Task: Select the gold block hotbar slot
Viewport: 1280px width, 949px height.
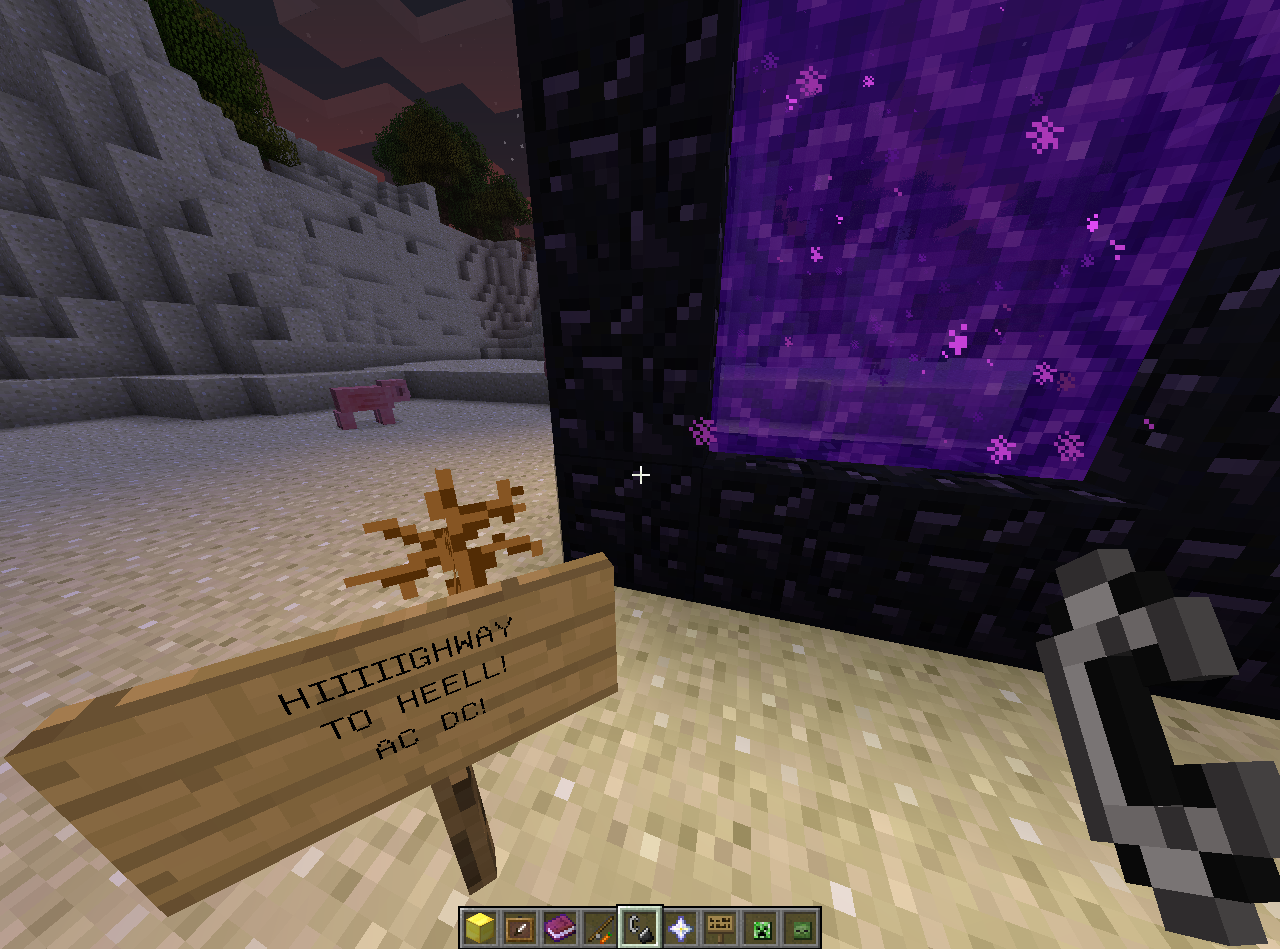Action: click(x=480, y=927)
